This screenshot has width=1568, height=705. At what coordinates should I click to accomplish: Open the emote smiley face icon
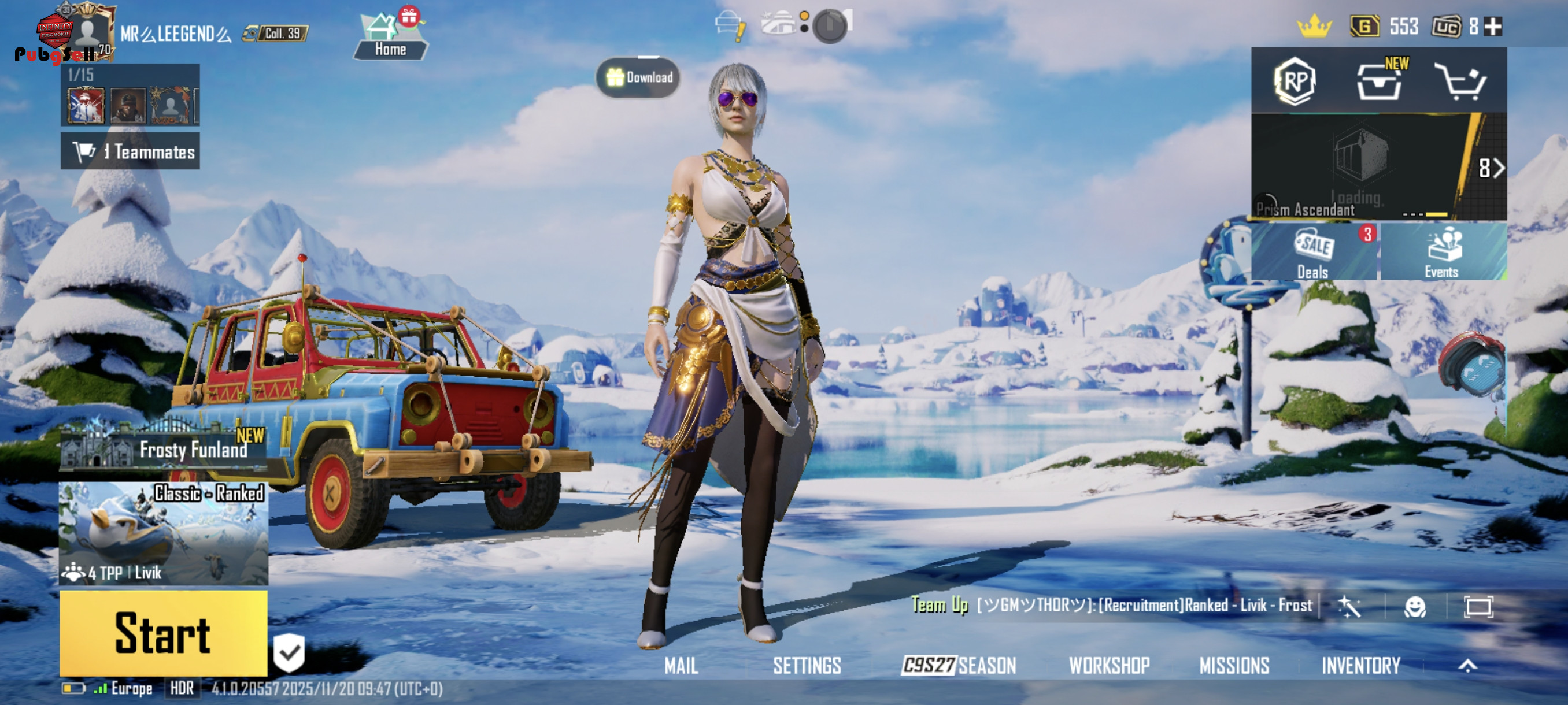click(x=1415, y=606)
